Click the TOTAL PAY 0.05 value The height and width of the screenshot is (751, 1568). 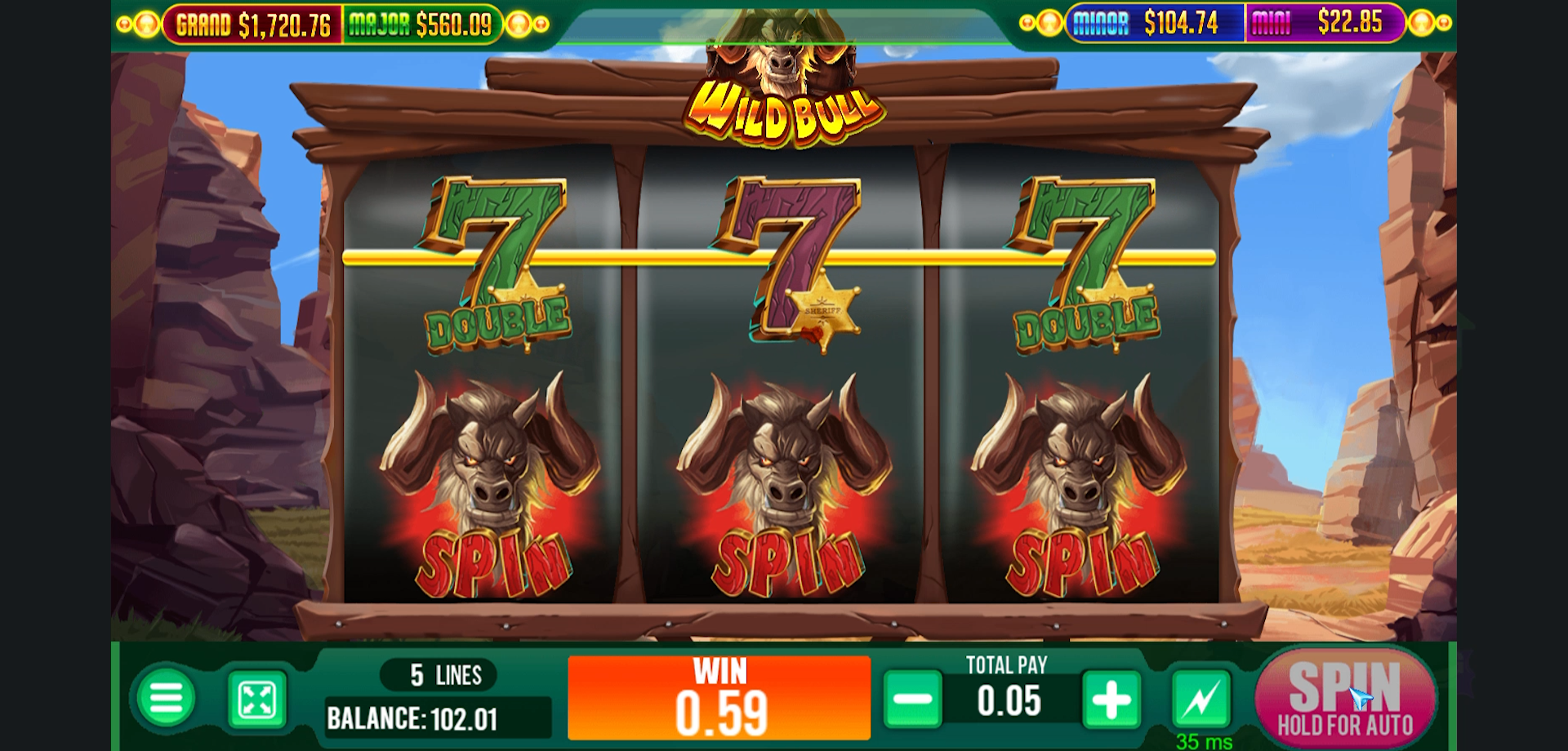[1009, 698]
